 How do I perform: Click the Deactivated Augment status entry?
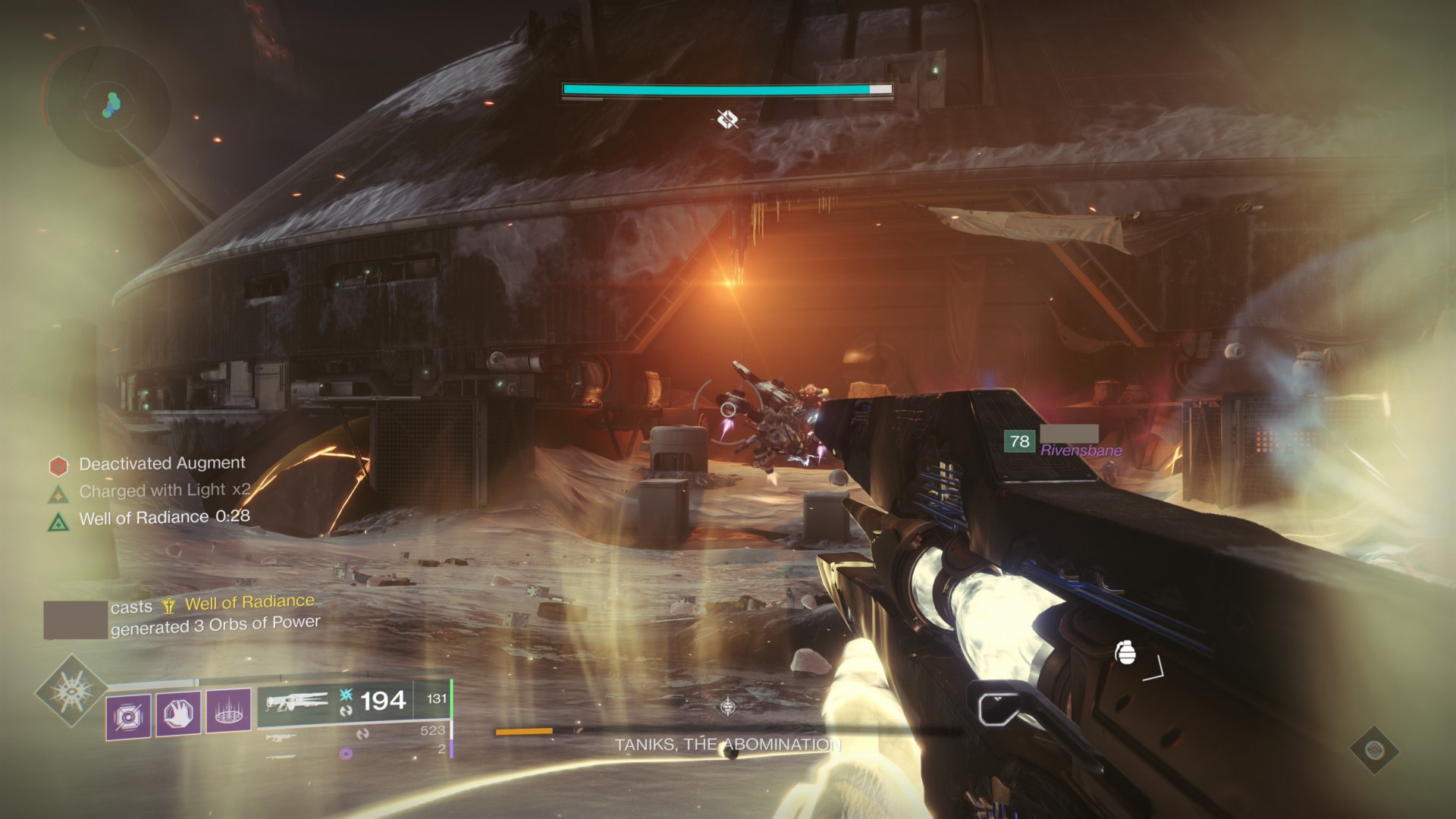(162, 463)
